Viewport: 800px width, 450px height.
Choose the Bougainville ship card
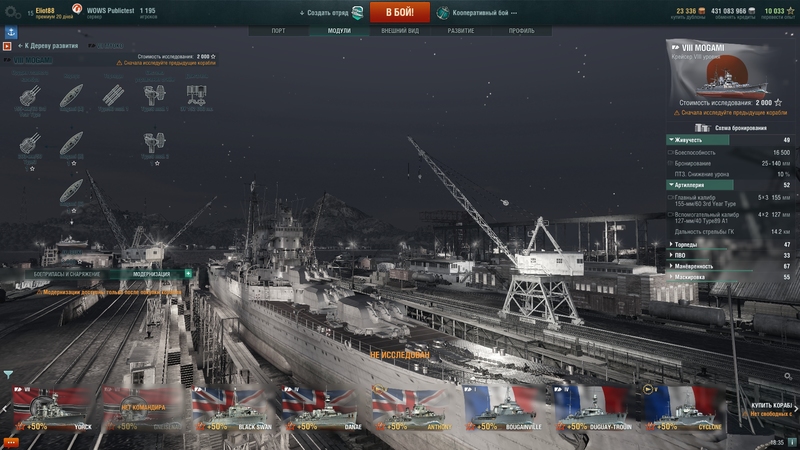[504, 410]
